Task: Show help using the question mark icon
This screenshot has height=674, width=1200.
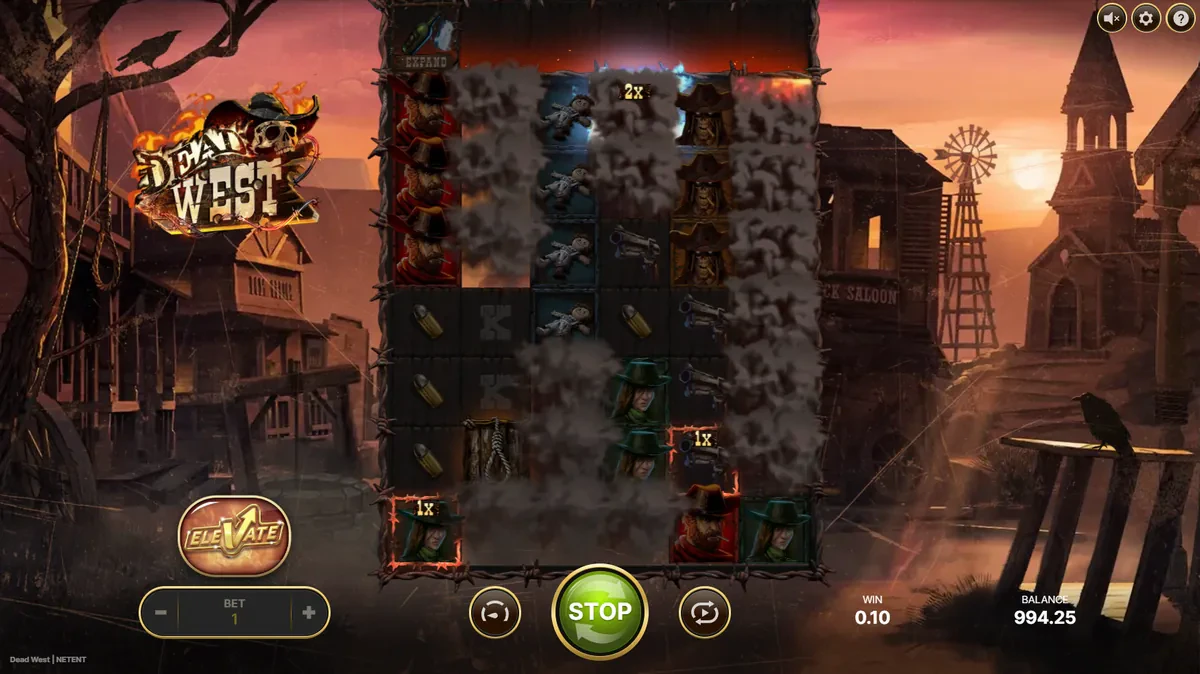Action: pyautogui.click(x=1178, y=18)
